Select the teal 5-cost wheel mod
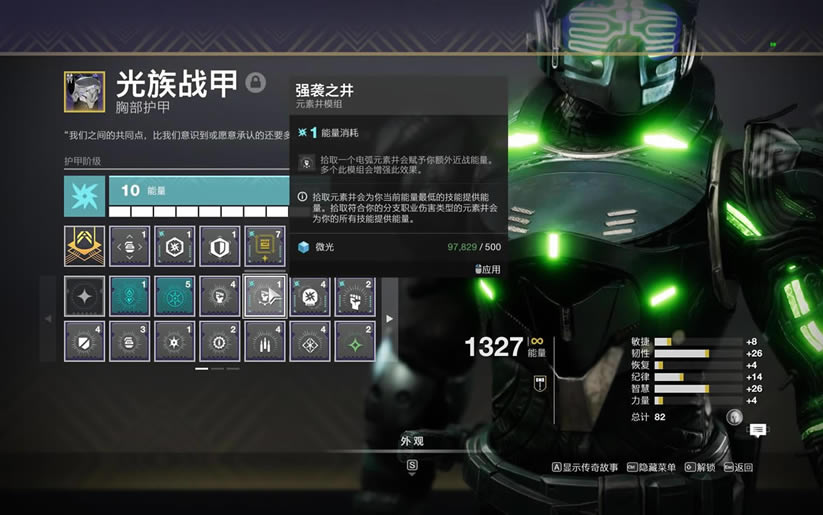The image size is (823, 515). click(x=174, y=296)
